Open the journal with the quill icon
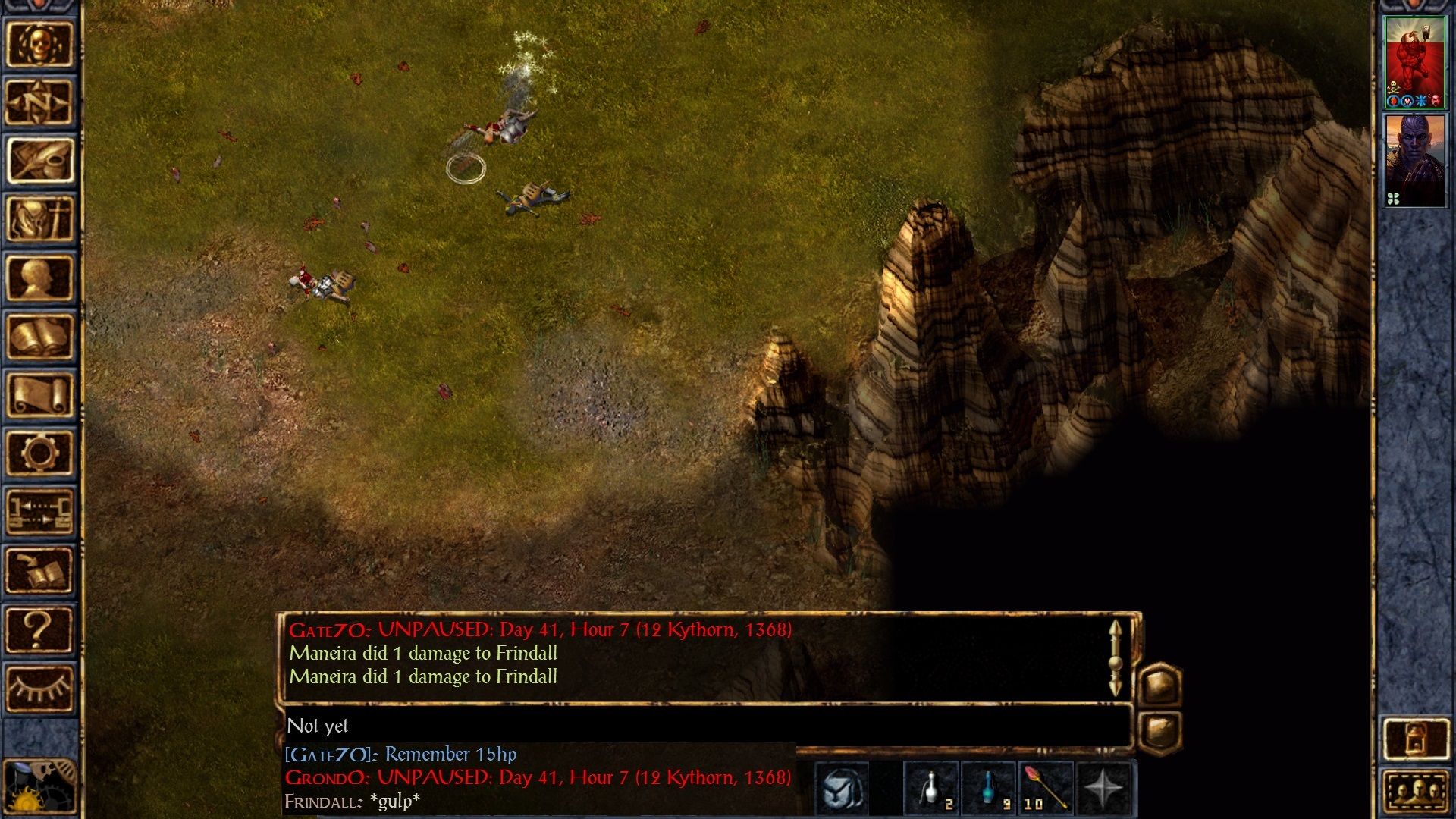Screen dimensions: 1456x819 coord(39,161)
